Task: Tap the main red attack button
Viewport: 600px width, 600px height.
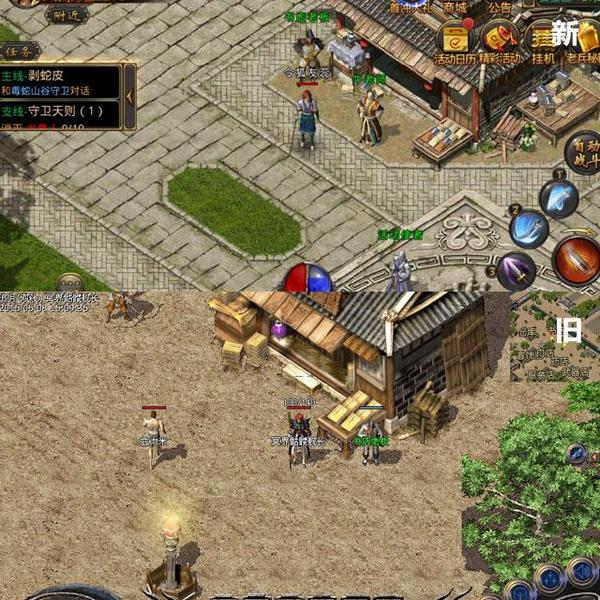Action: (x=576, y=258)
